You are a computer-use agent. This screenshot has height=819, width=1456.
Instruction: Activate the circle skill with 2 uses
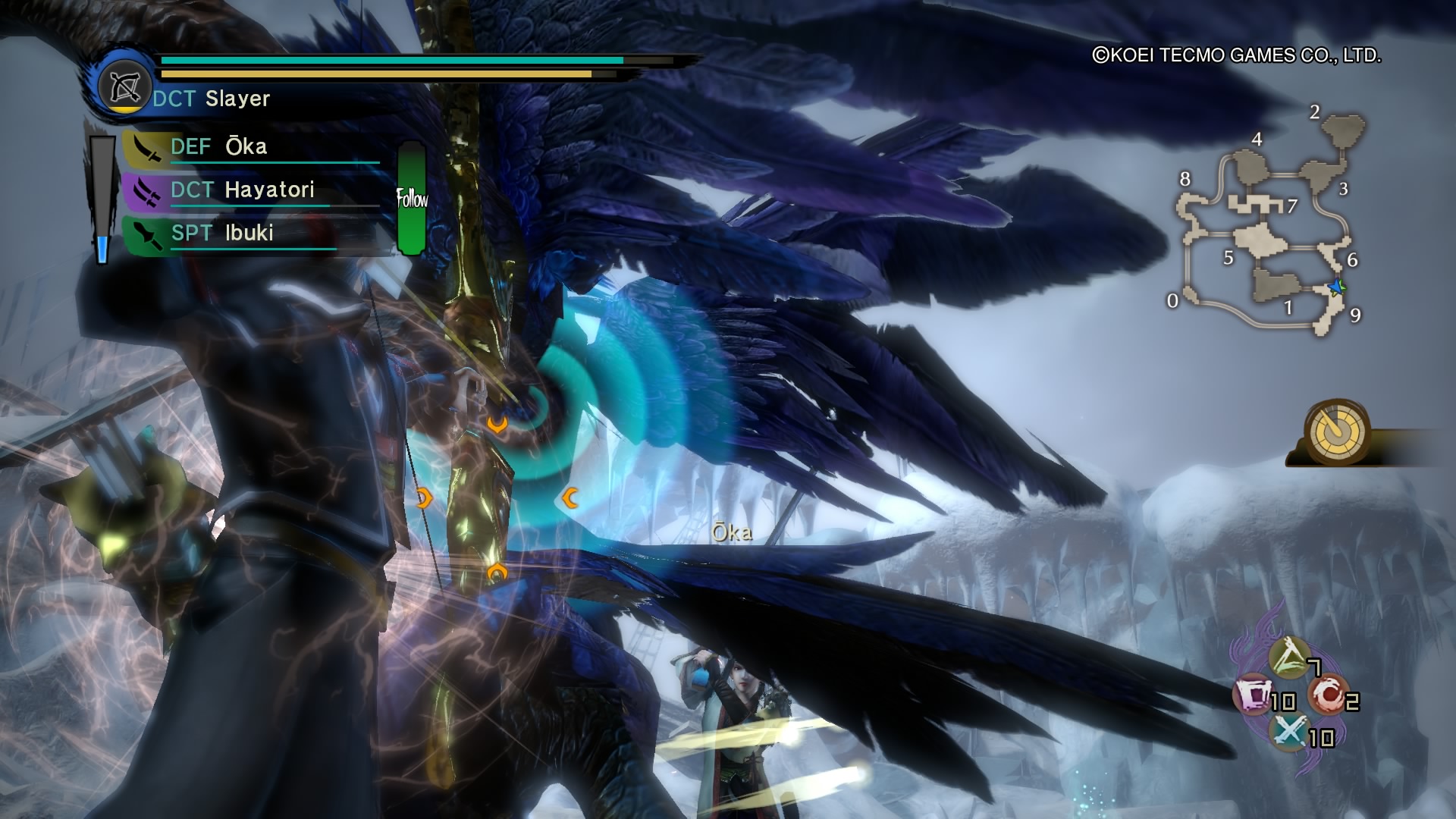[1326, 695]
